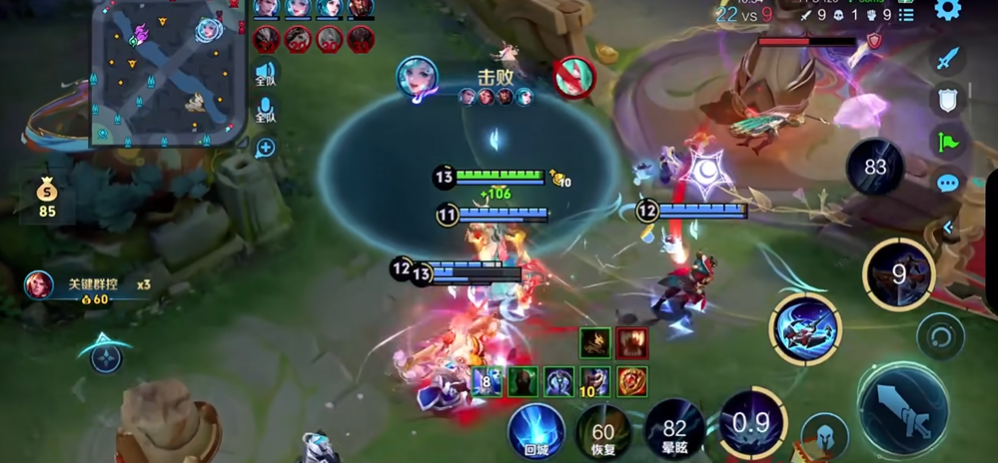This screenshot has width=998, height=463.
Task: Open the quick chat plus bubble
Action: click(265, 149)
